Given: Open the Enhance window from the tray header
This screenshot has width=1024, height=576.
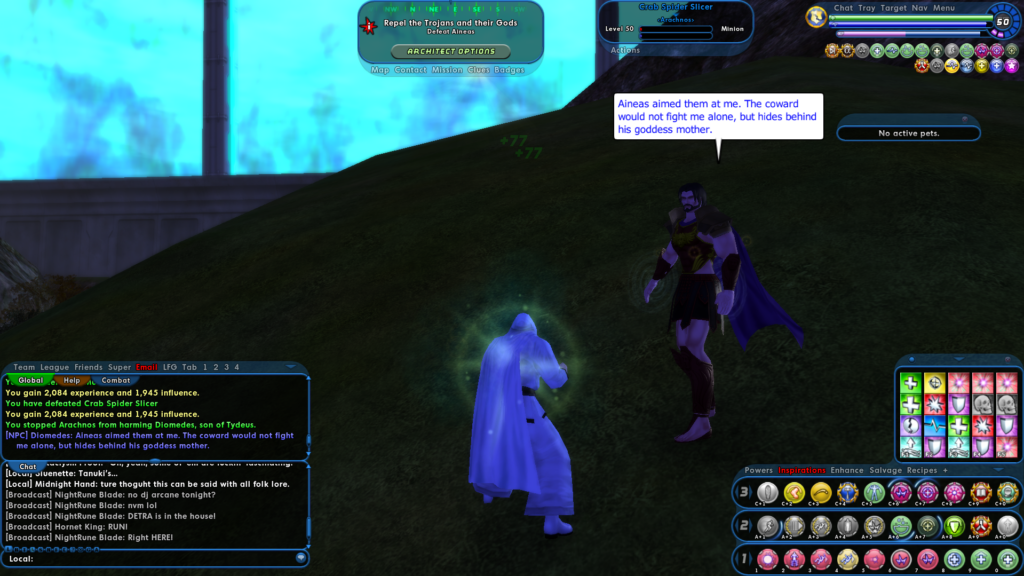Looking at the screenshot, I should pyautogui.click(x=846, y=470).
